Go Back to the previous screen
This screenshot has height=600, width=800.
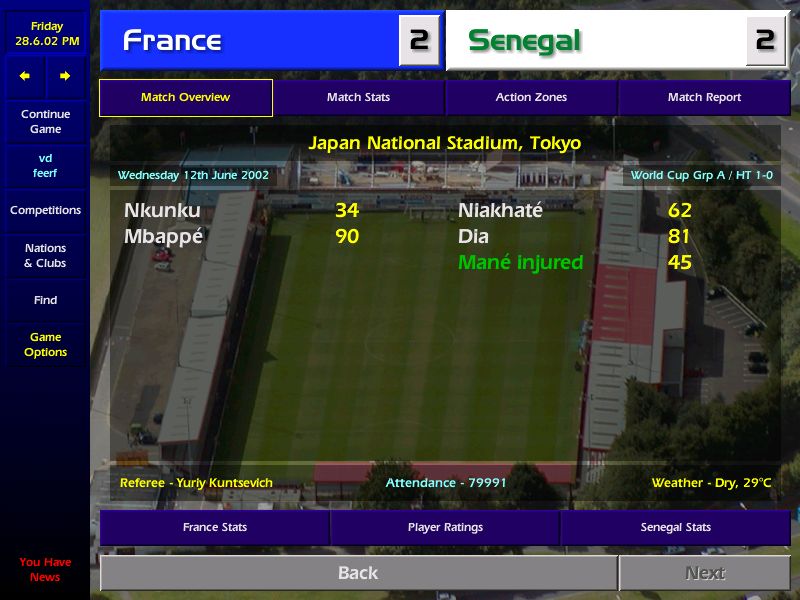pos(358,573)
